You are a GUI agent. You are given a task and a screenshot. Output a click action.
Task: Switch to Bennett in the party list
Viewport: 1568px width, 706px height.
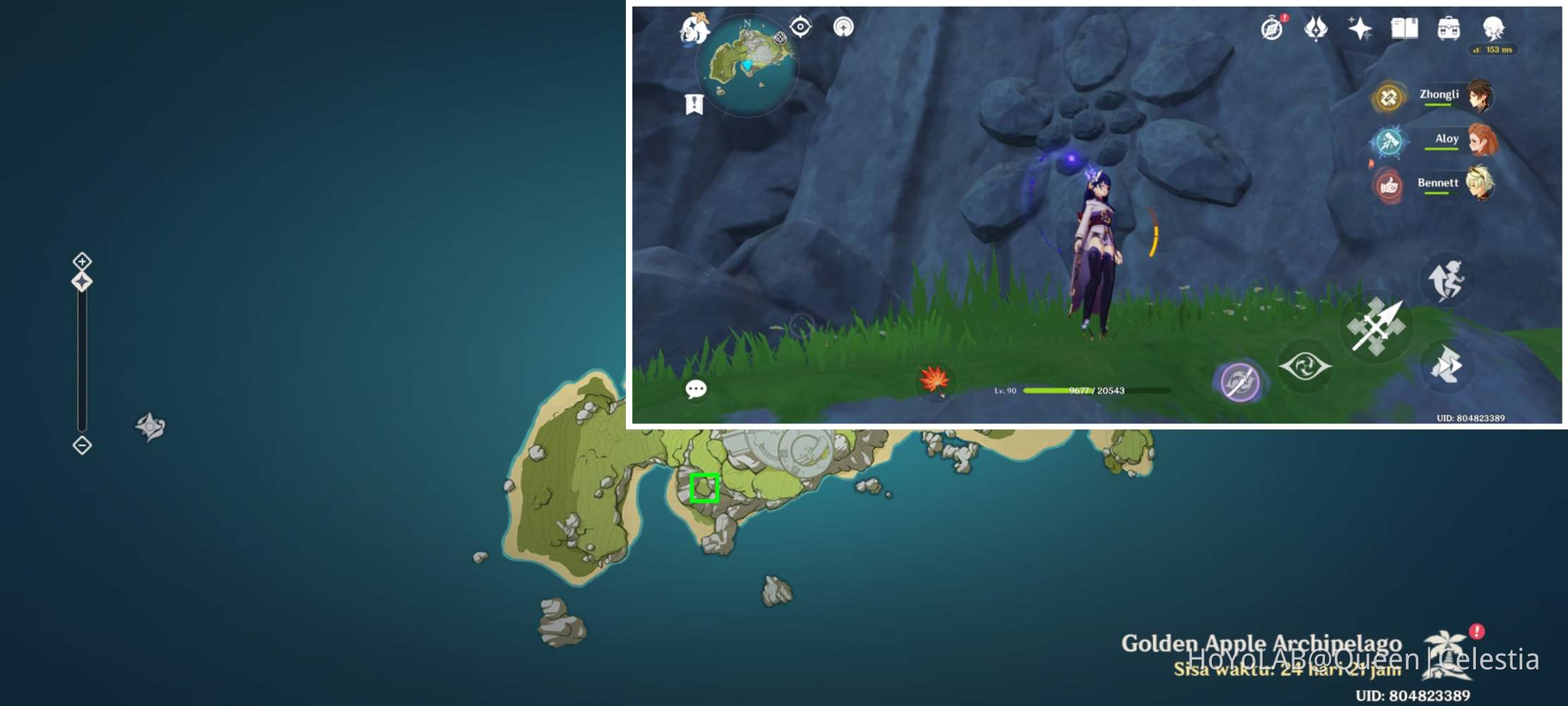1480,183
